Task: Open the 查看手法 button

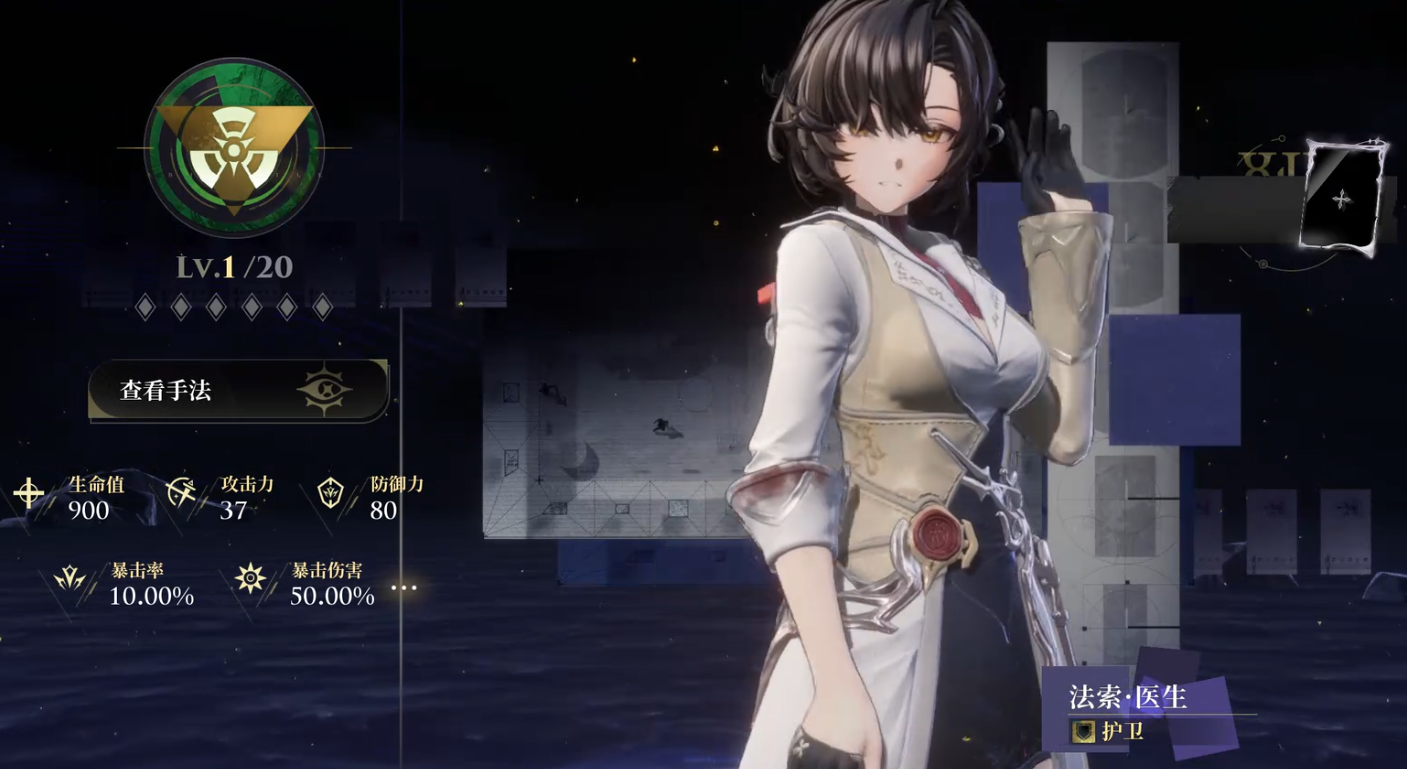Action: coord(238,390)
